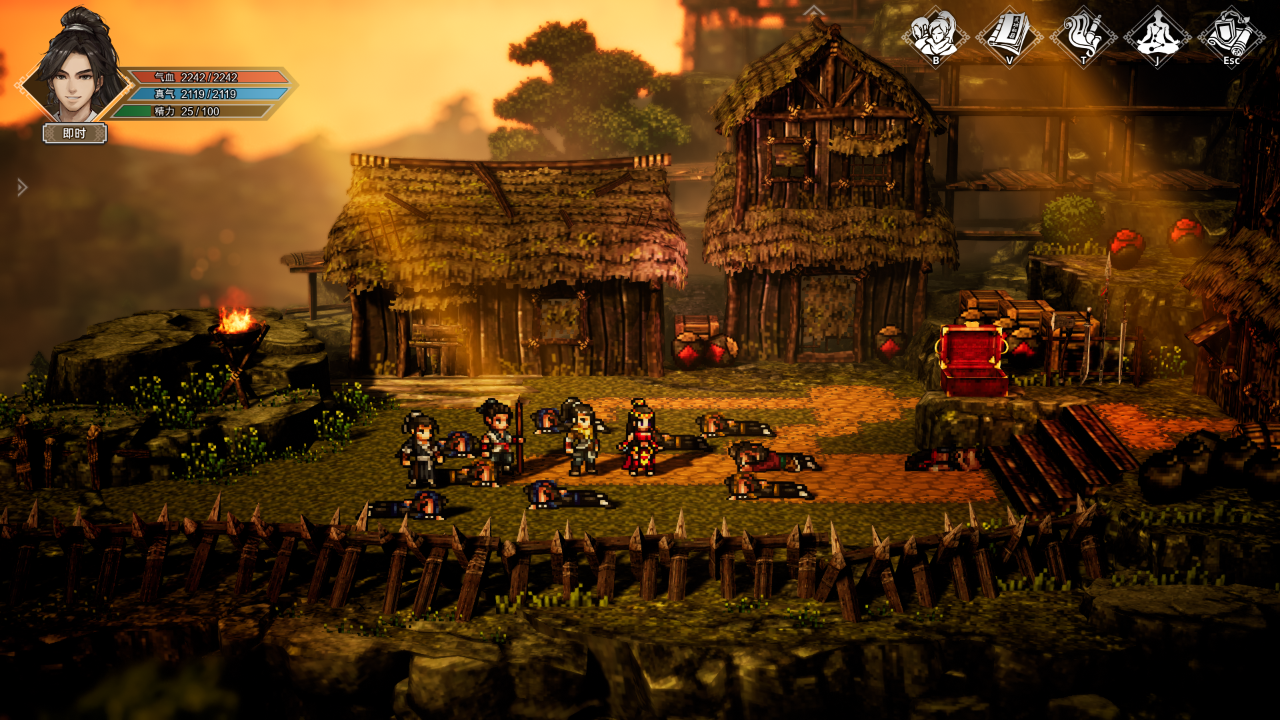The width and height of the screenshot is (1280, 720).
Task: Open the shield and scroll system menu
Action: click(x=1231, y=36)
